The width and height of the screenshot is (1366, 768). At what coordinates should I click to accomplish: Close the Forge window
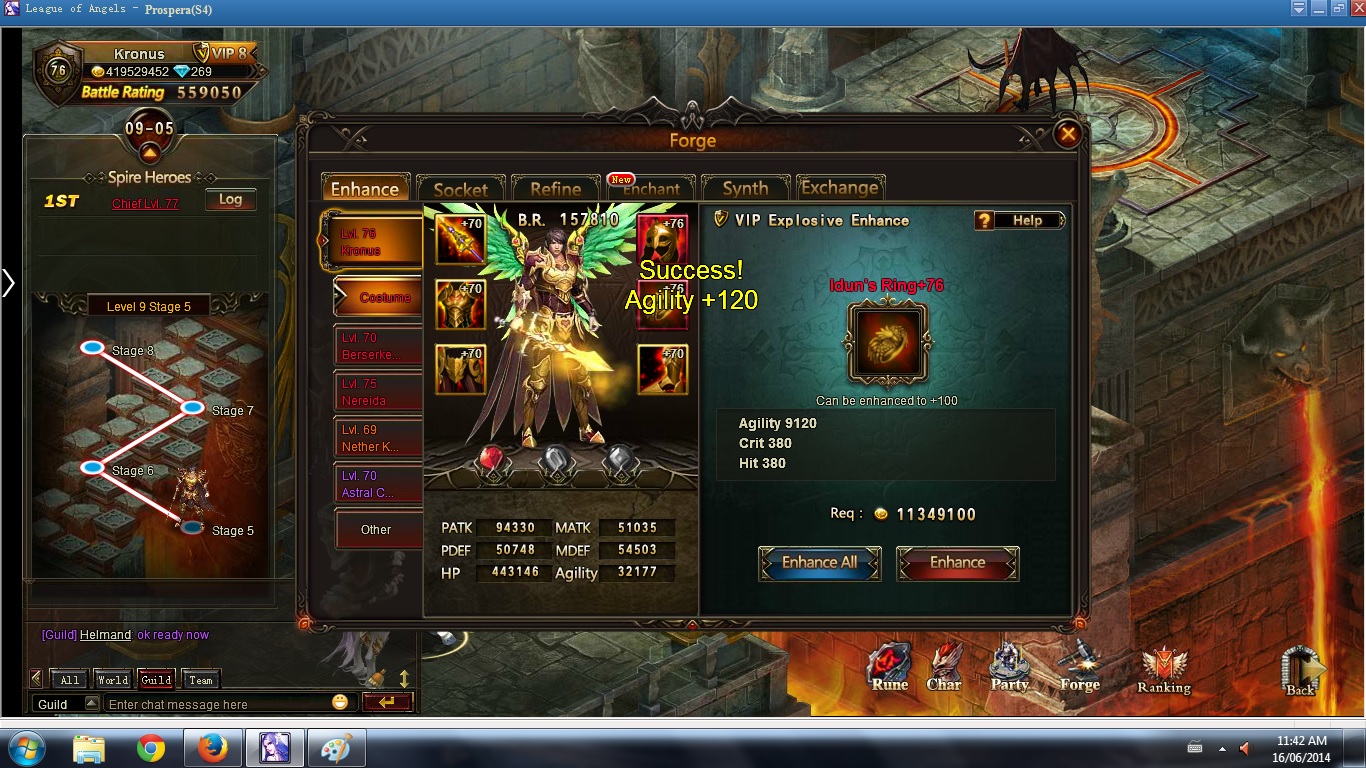(x=1068, y=134)
